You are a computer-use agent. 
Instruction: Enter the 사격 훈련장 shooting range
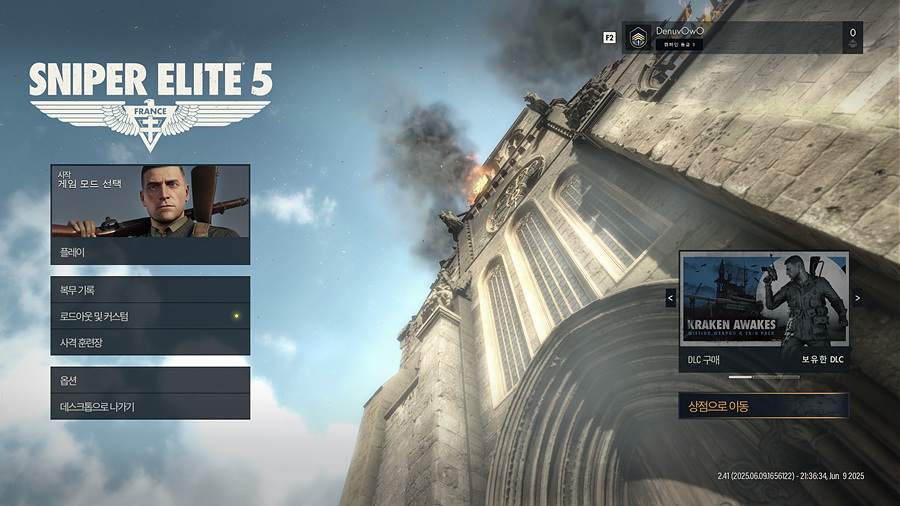click(x=150, y=342)
